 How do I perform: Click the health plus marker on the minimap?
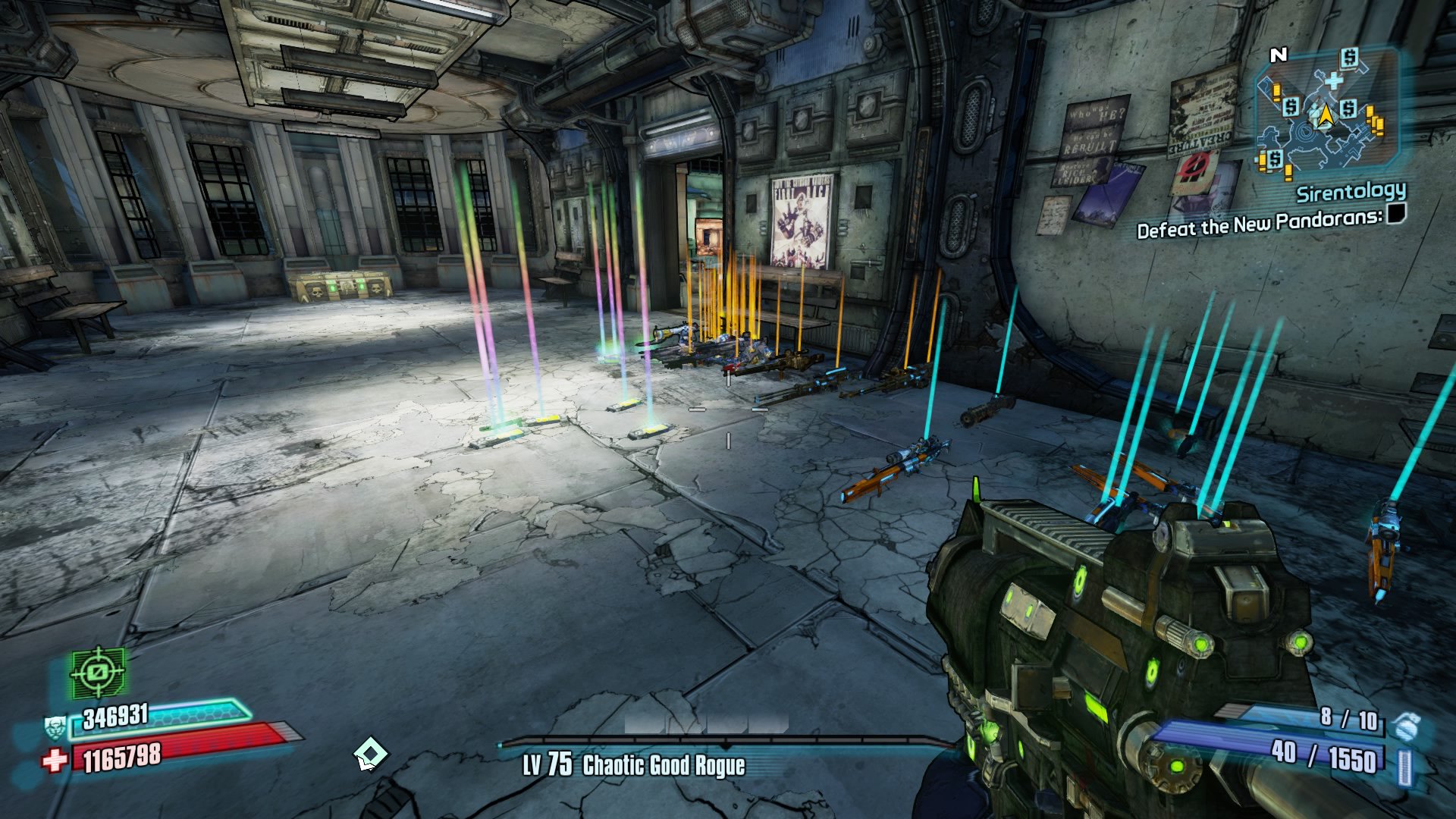click(1332, 80)
